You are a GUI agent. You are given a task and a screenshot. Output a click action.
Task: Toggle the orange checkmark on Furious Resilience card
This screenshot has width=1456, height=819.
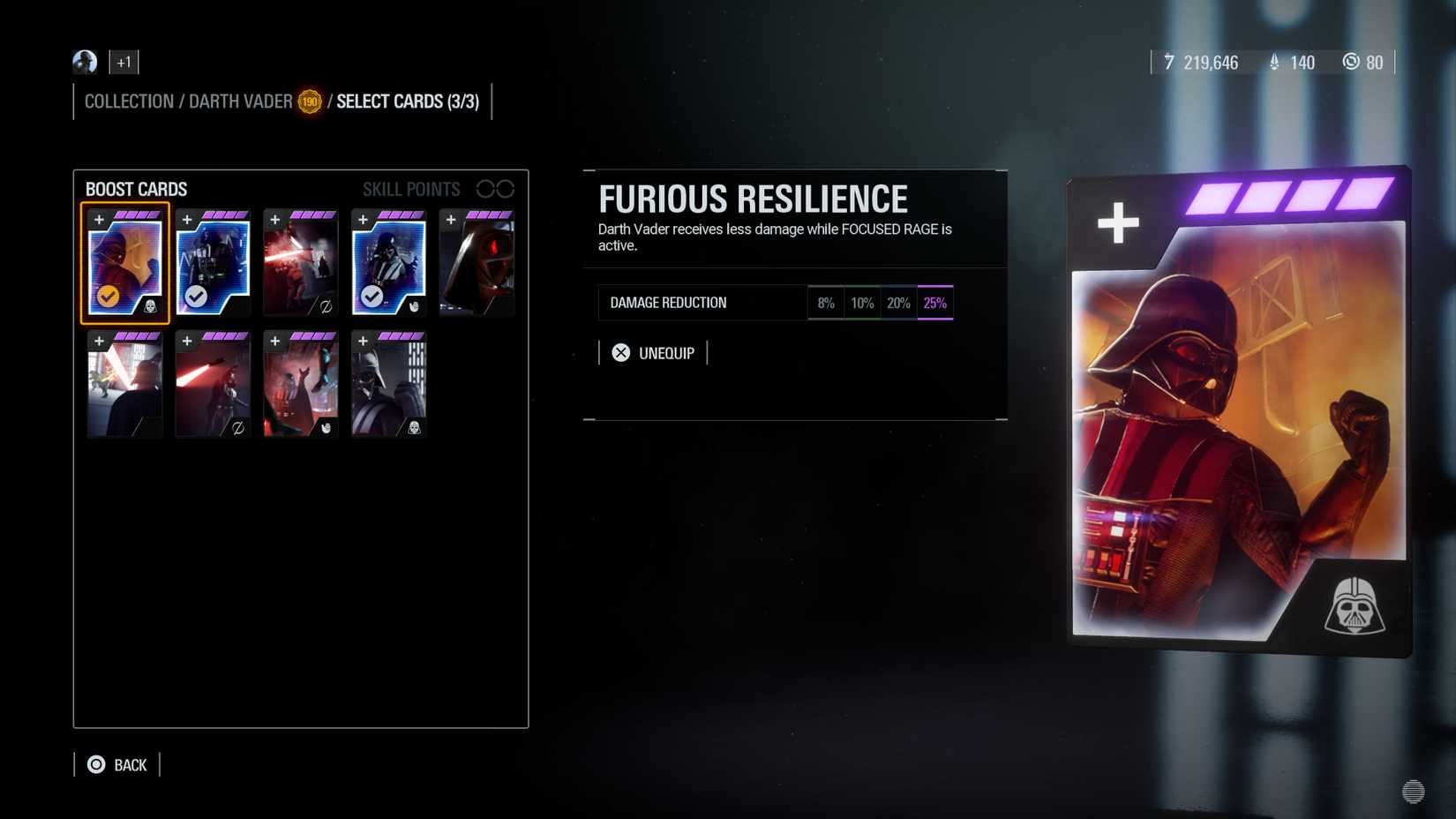pyautogui.click(x=107, y=297)
